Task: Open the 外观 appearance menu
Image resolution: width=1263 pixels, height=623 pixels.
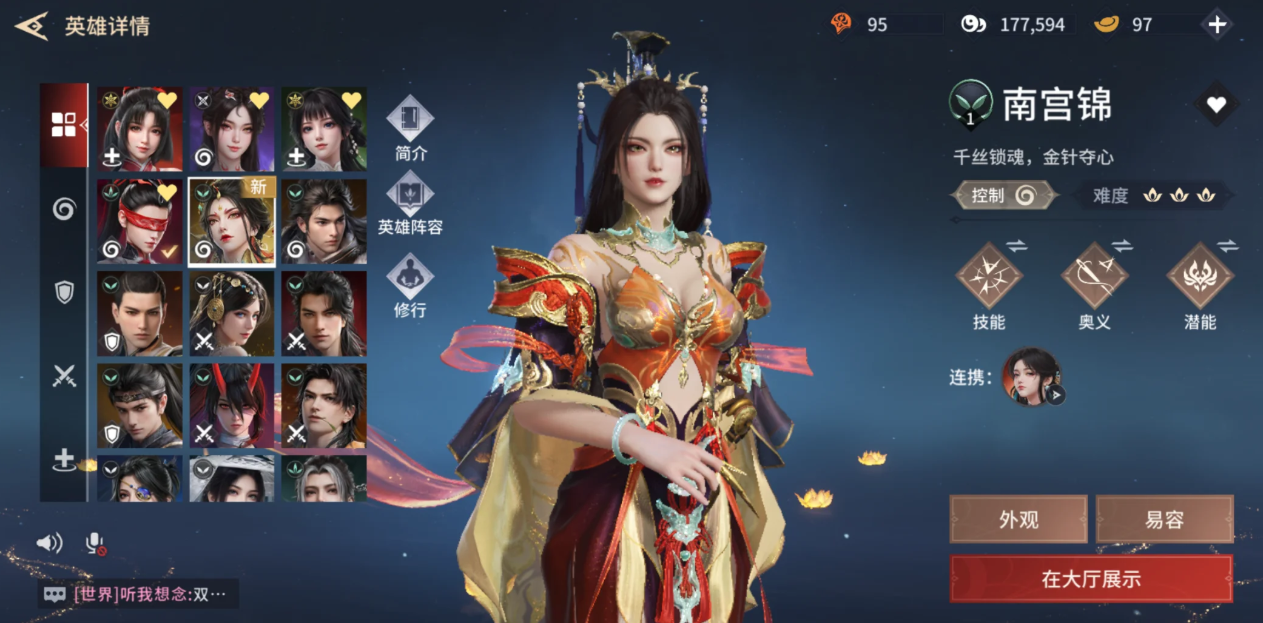Action: pos(1018,519)
